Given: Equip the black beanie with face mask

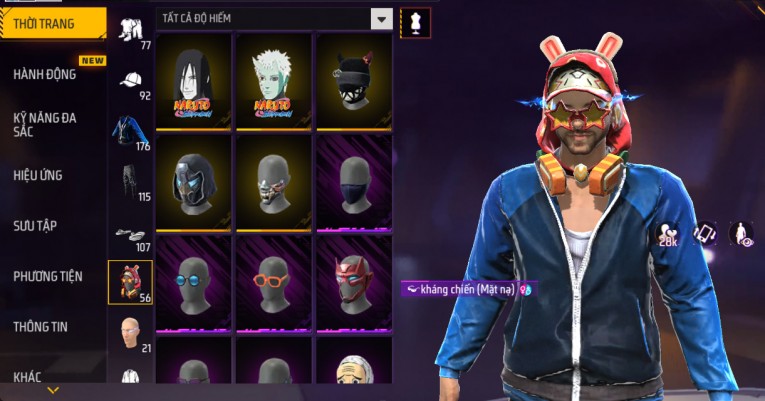Looking at the screenshot, I should tap(353, 81).
